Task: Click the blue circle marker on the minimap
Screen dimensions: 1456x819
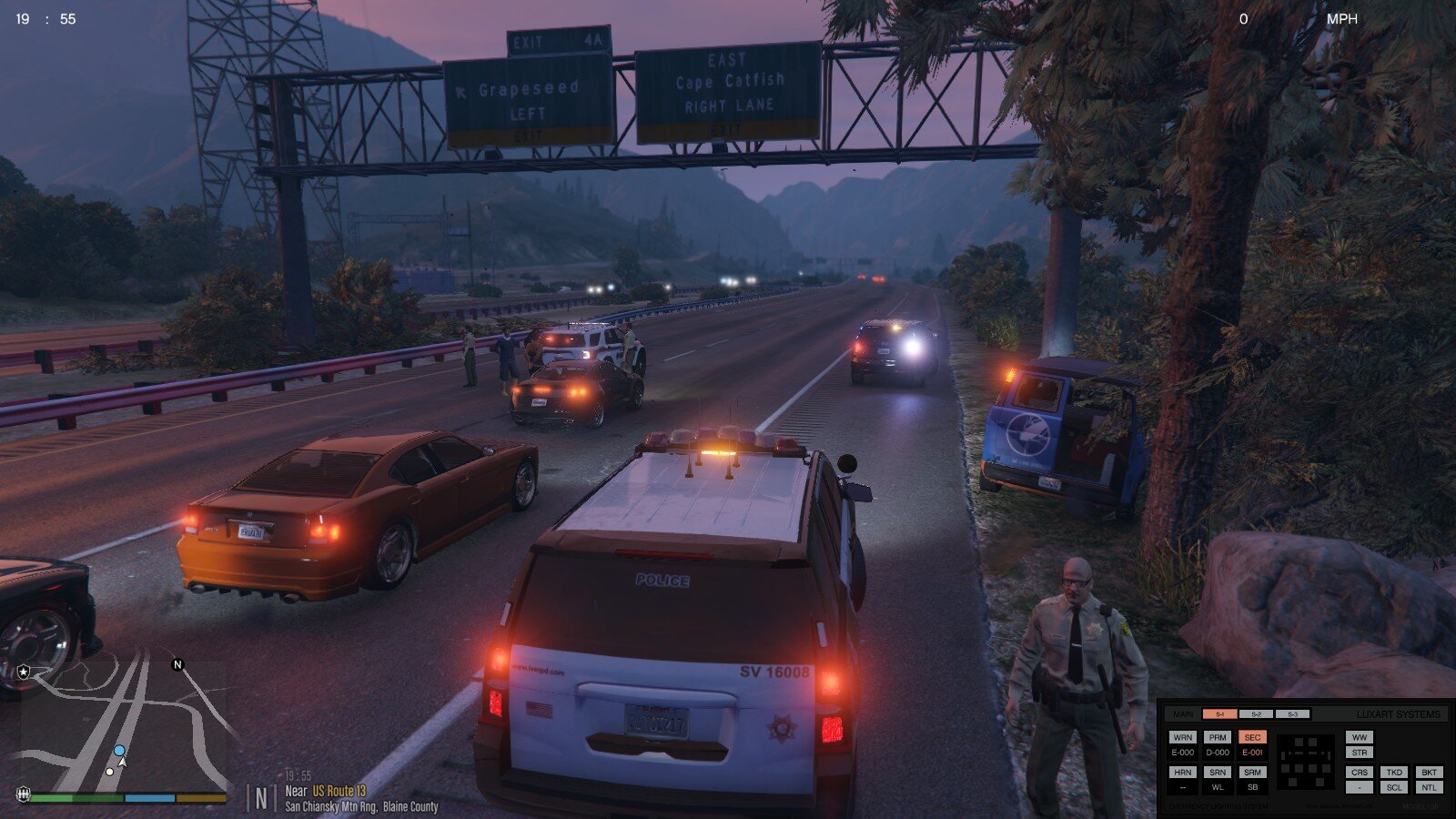Action: coord(119,751)
